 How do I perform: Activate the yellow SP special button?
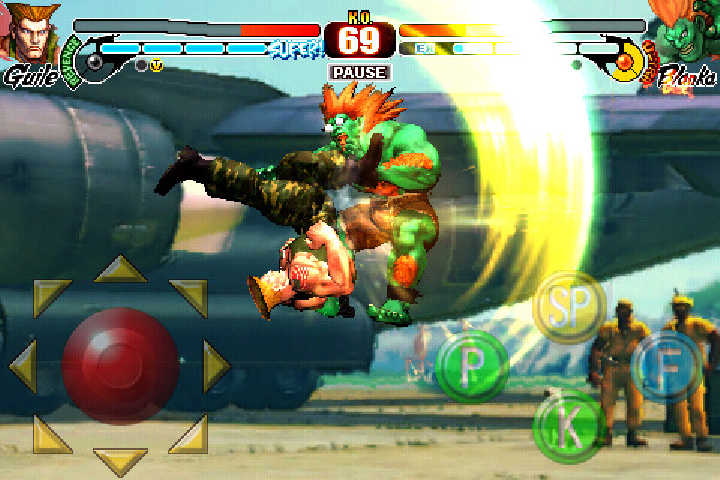tap(568, 309)
